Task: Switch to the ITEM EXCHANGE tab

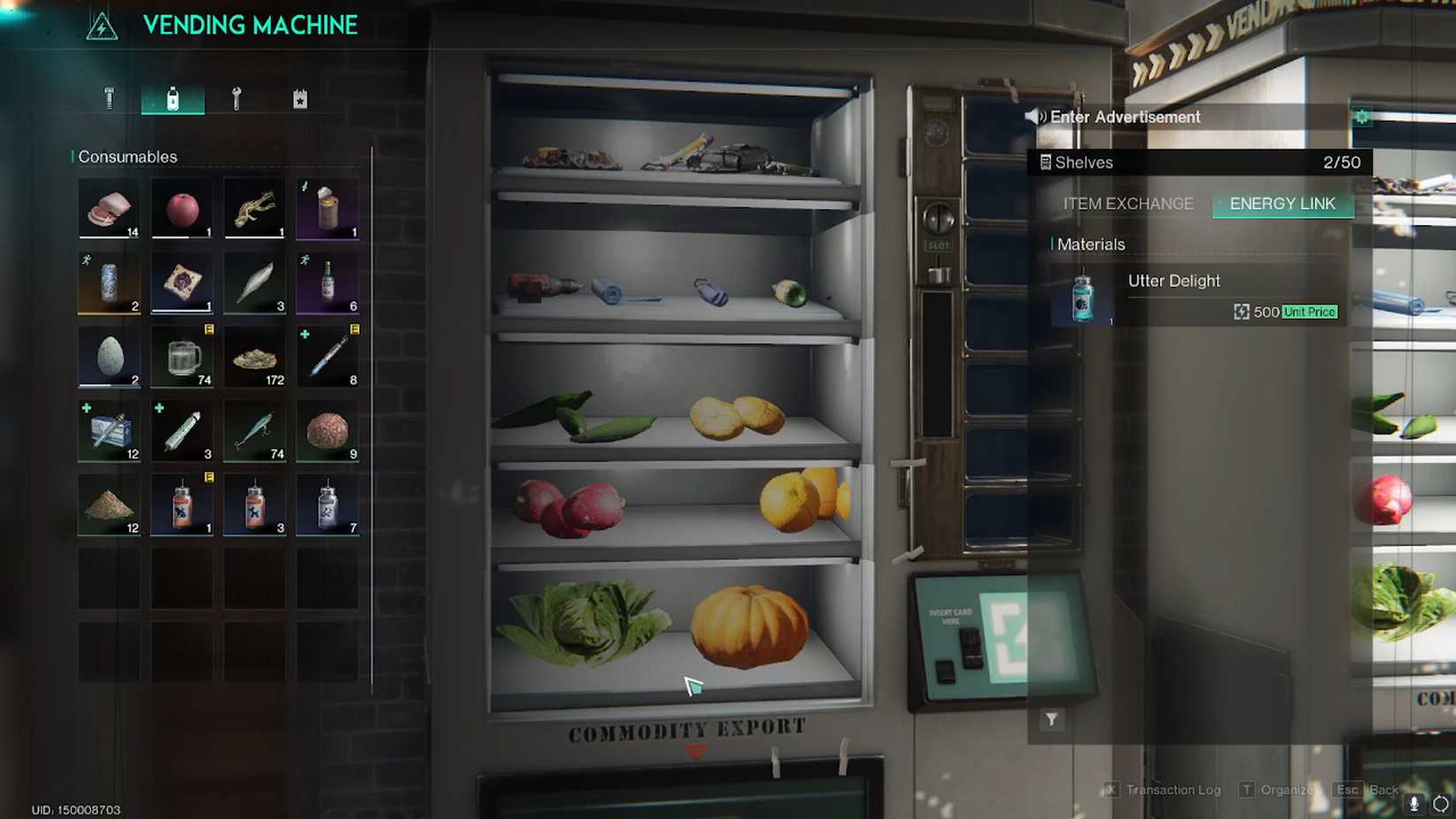Action: [x=1127, y=204]
